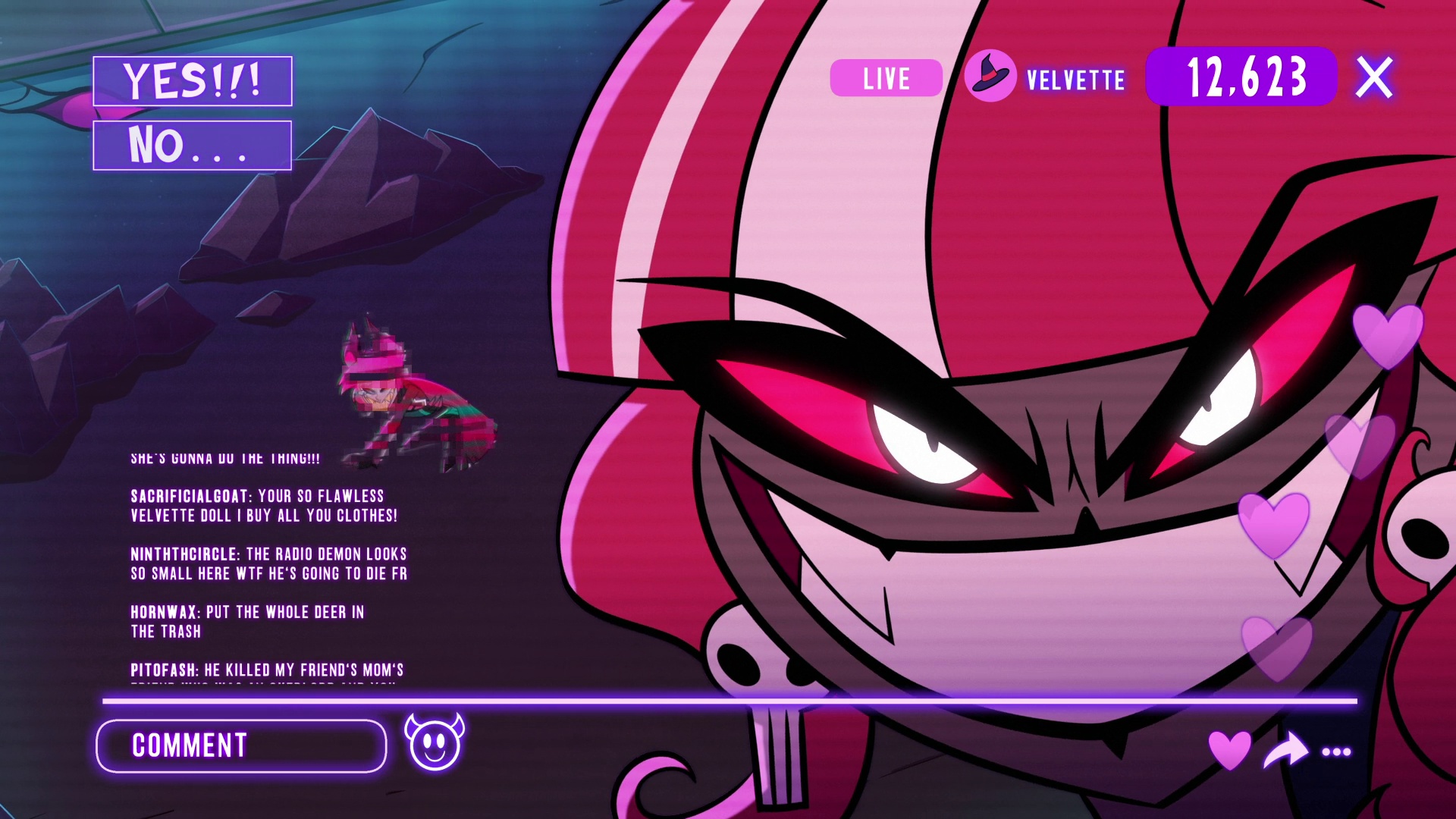Select SacrificialGoat's chat comment

click(264, 506)
